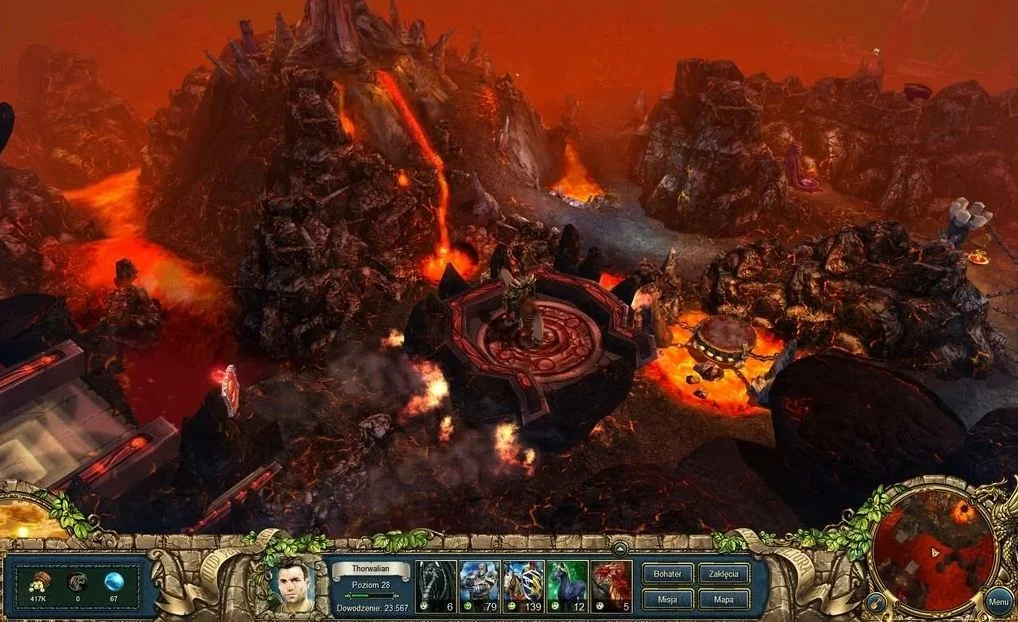The width and height of the screenshot is (1018, 622).
Task: Select the dark skeletal unit with 6 troops
Action: [435, 580]
